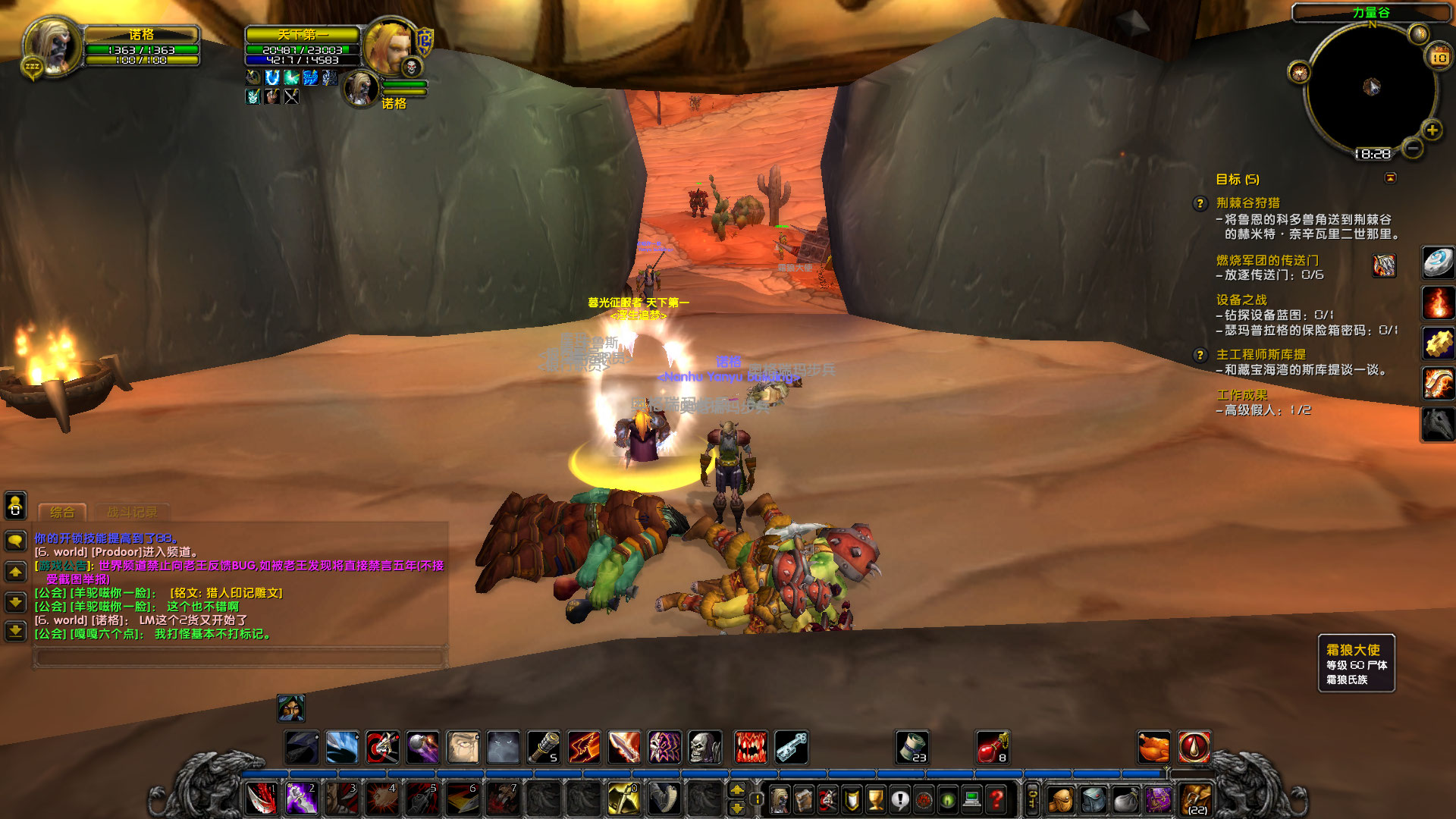Toggle the minimap tracking icon
This screenshot has width=1456, height=819.
pos(1299,73)
